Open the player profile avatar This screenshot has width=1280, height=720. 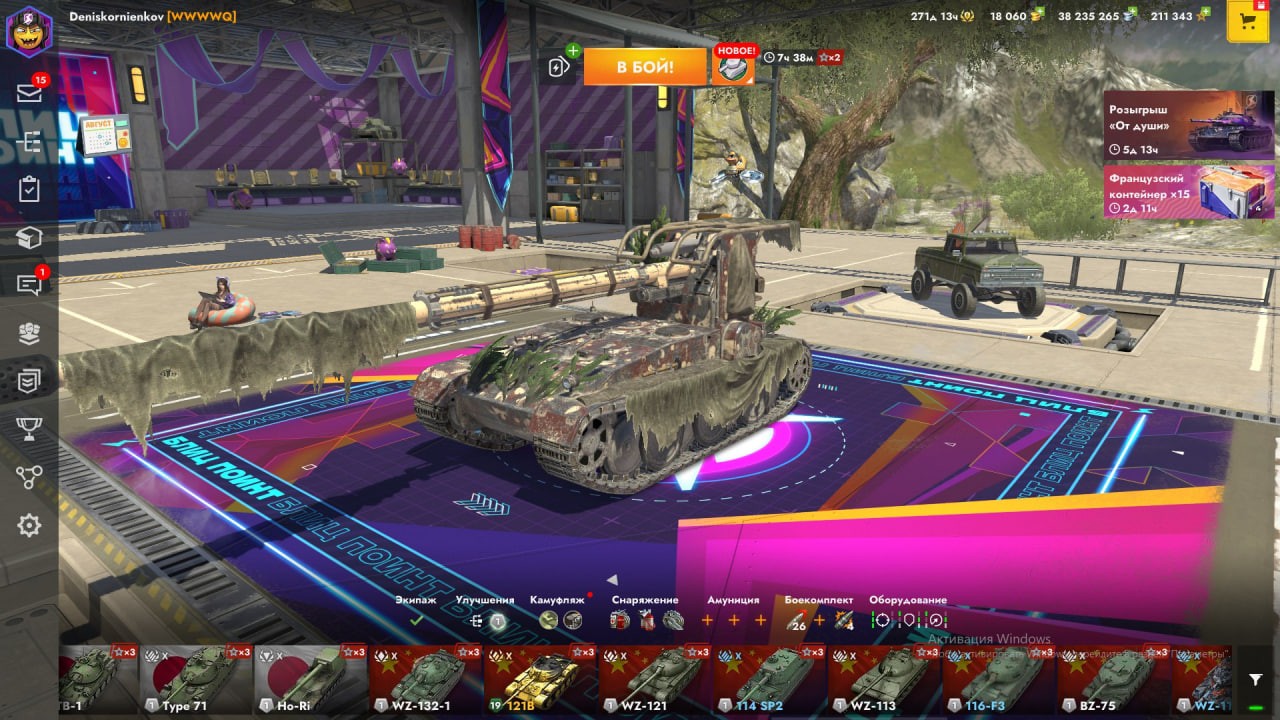(x=29, y=31)
